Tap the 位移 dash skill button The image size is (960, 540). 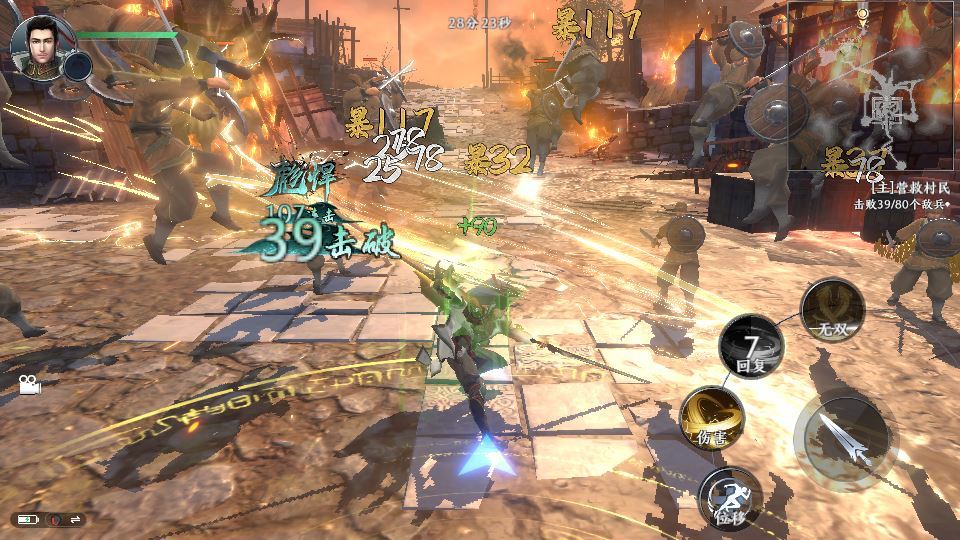click(729, 497)
